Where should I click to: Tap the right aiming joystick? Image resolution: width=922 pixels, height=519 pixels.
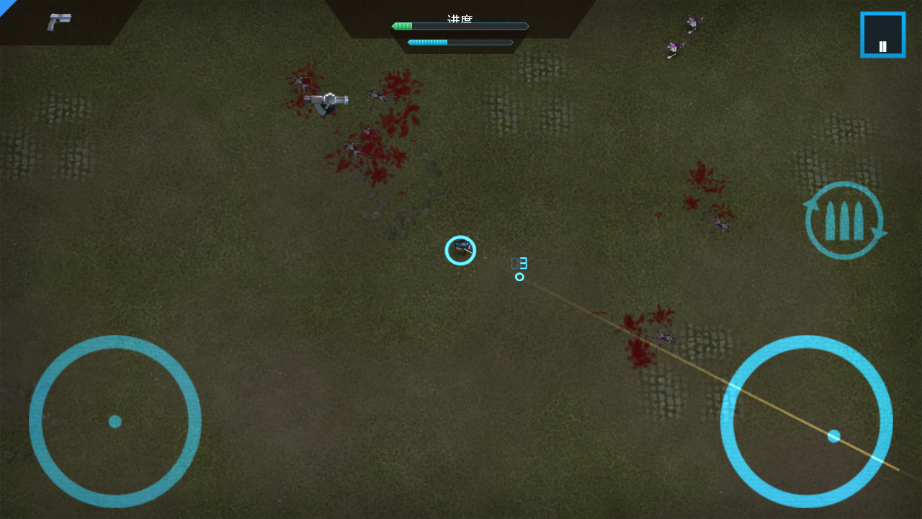pos(807,421)
